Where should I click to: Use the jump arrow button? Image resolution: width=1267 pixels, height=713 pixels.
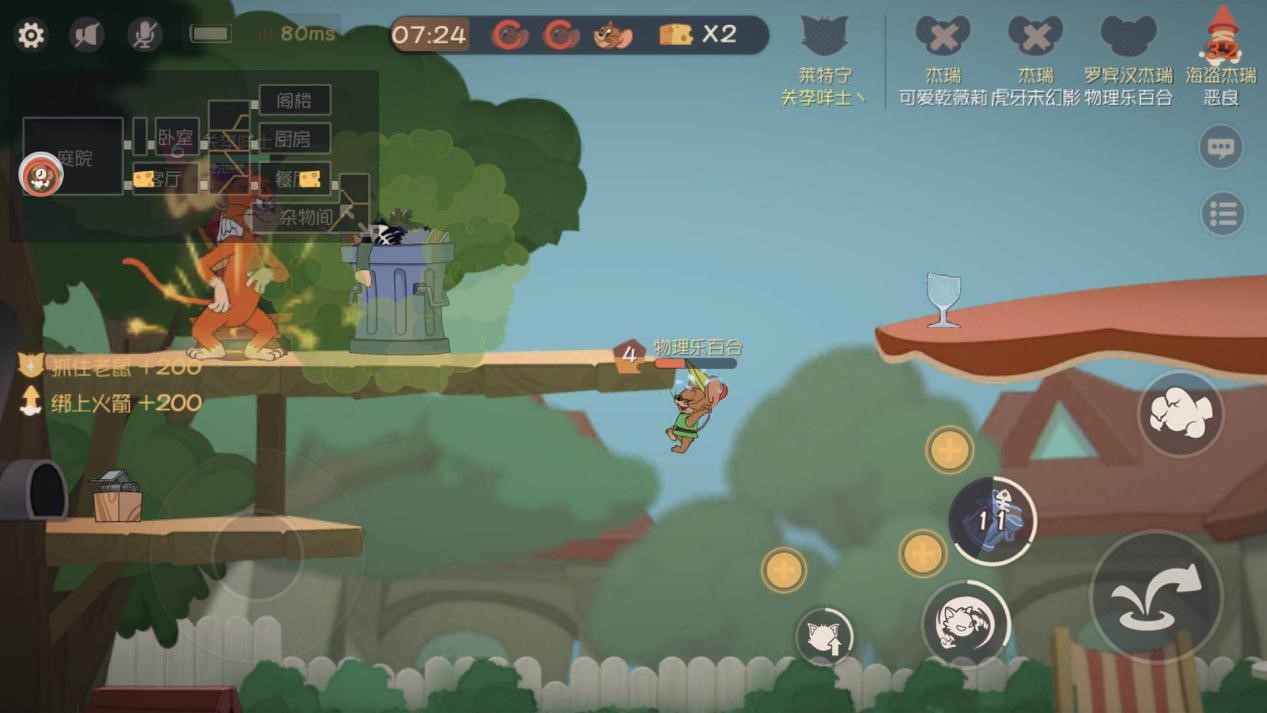(1156, 596)
